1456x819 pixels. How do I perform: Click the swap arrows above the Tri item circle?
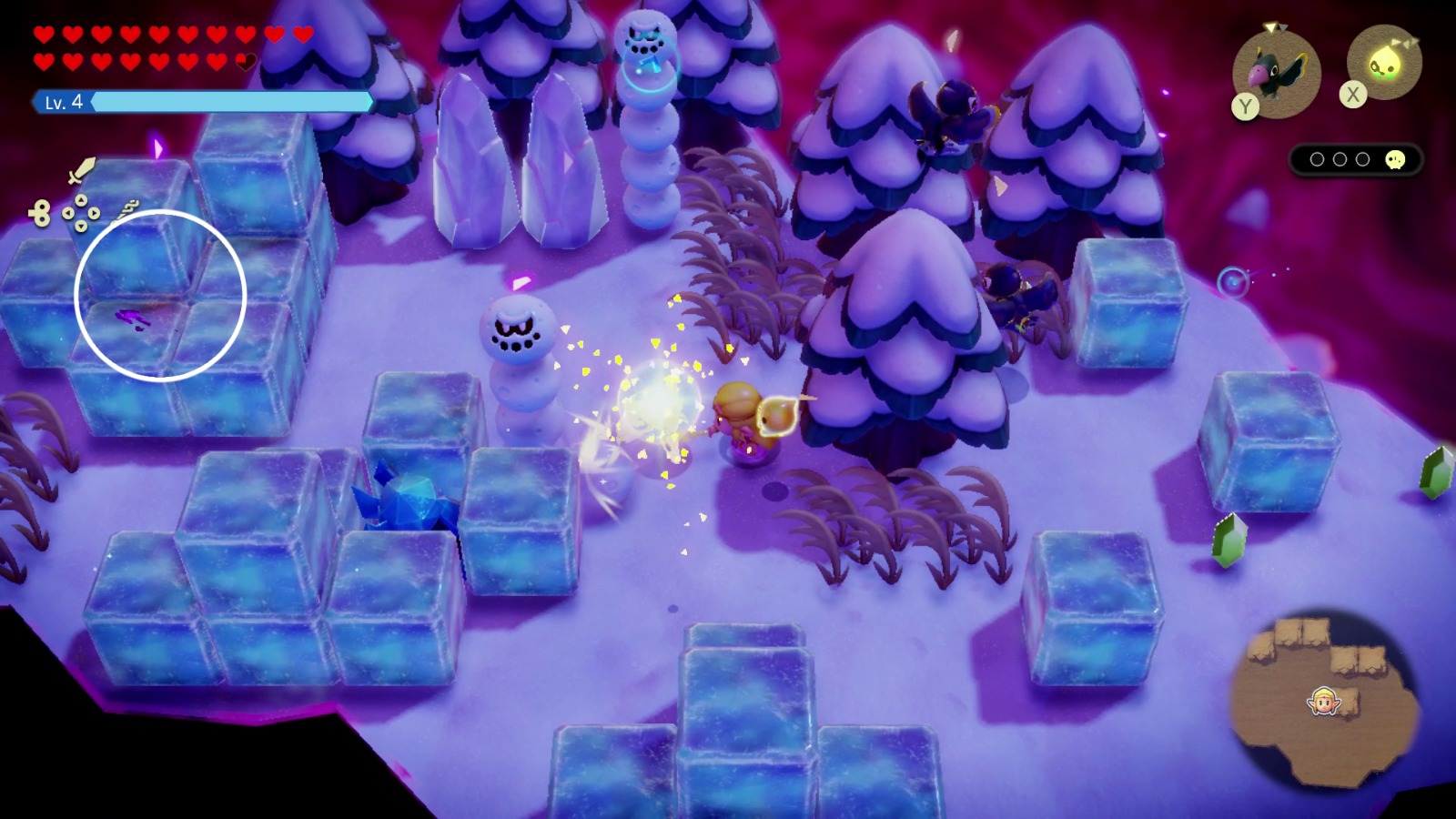coord(1404,42)
